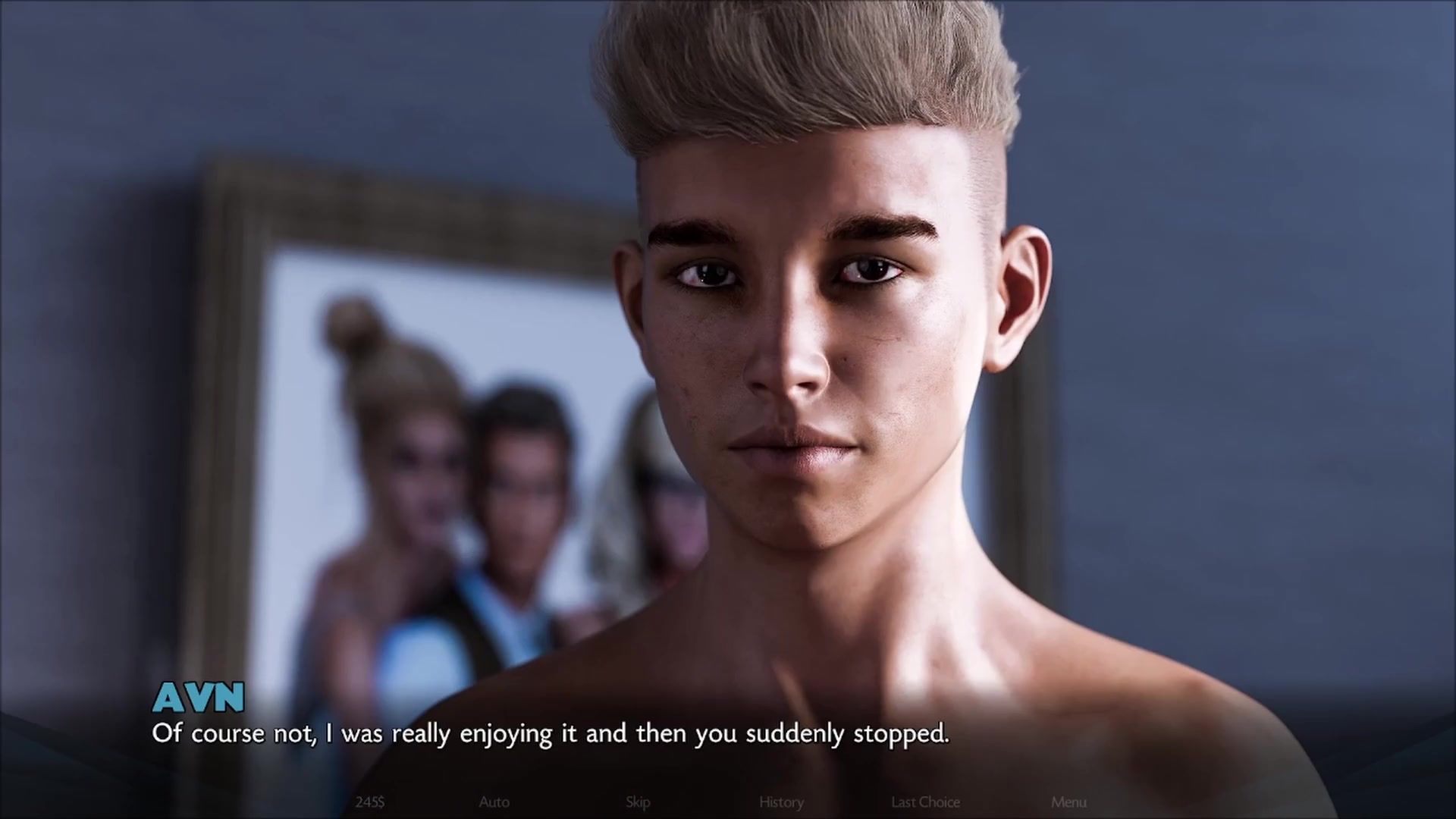Viewport: 1456px width, 819px height.
Task: Open the game Menu
Action: tap(1068, 802)
